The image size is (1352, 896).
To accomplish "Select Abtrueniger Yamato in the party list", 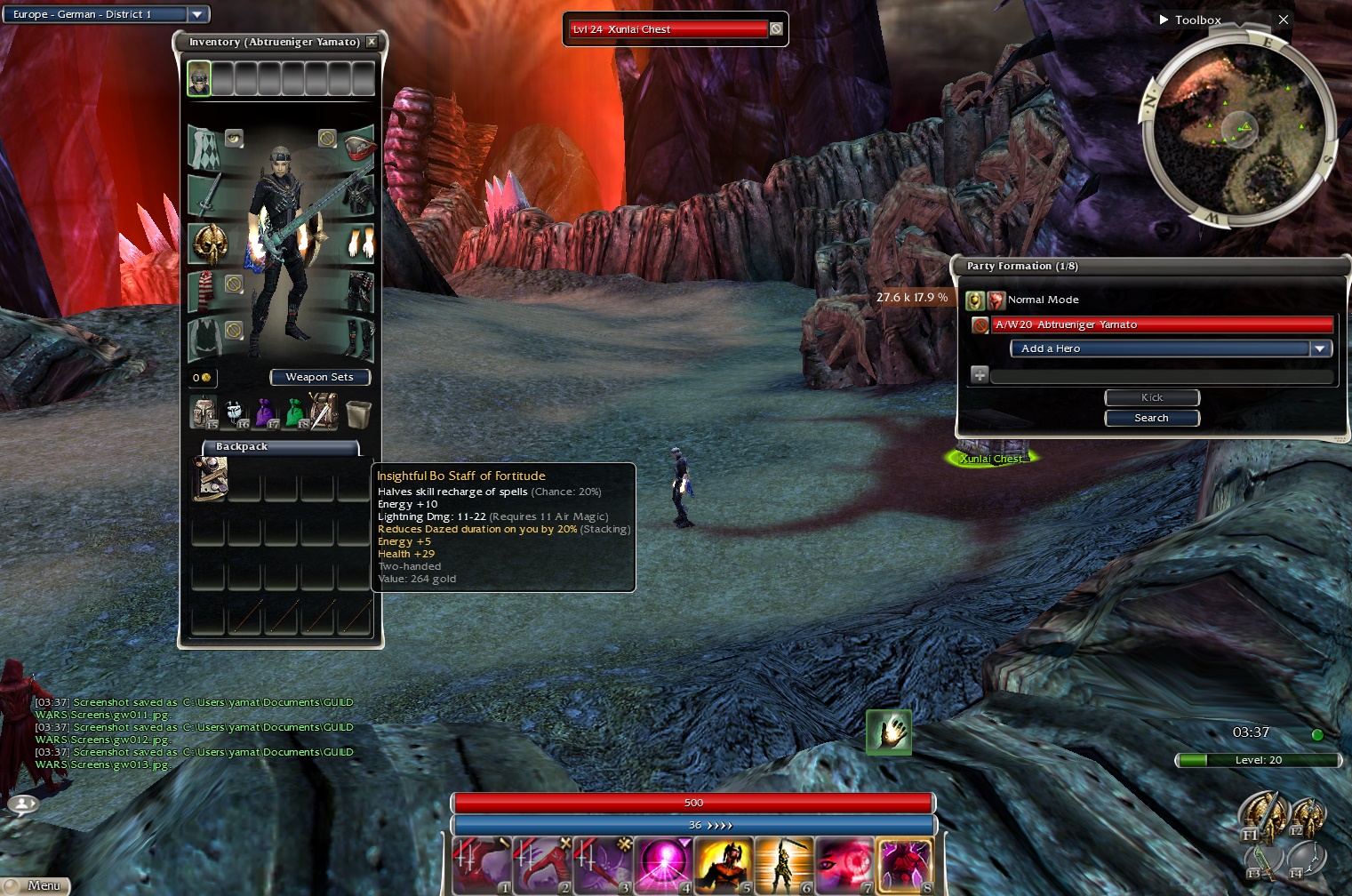I will pyautogui.click(x=1162, y=325).
